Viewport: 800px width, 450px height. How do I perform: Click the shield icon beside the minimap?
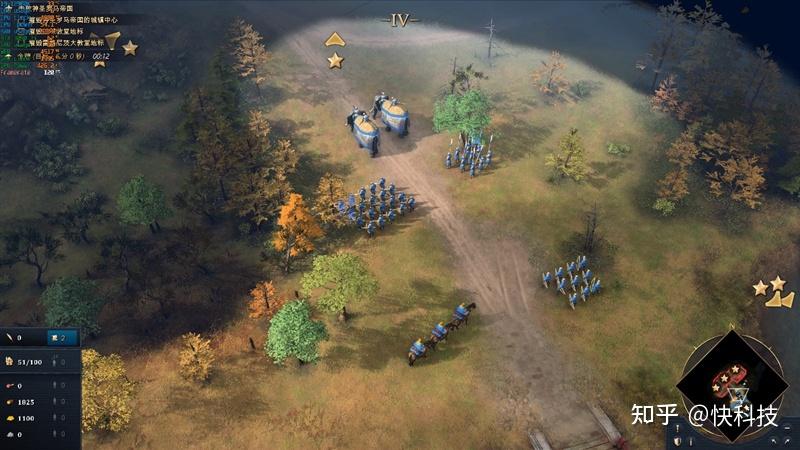677,440
